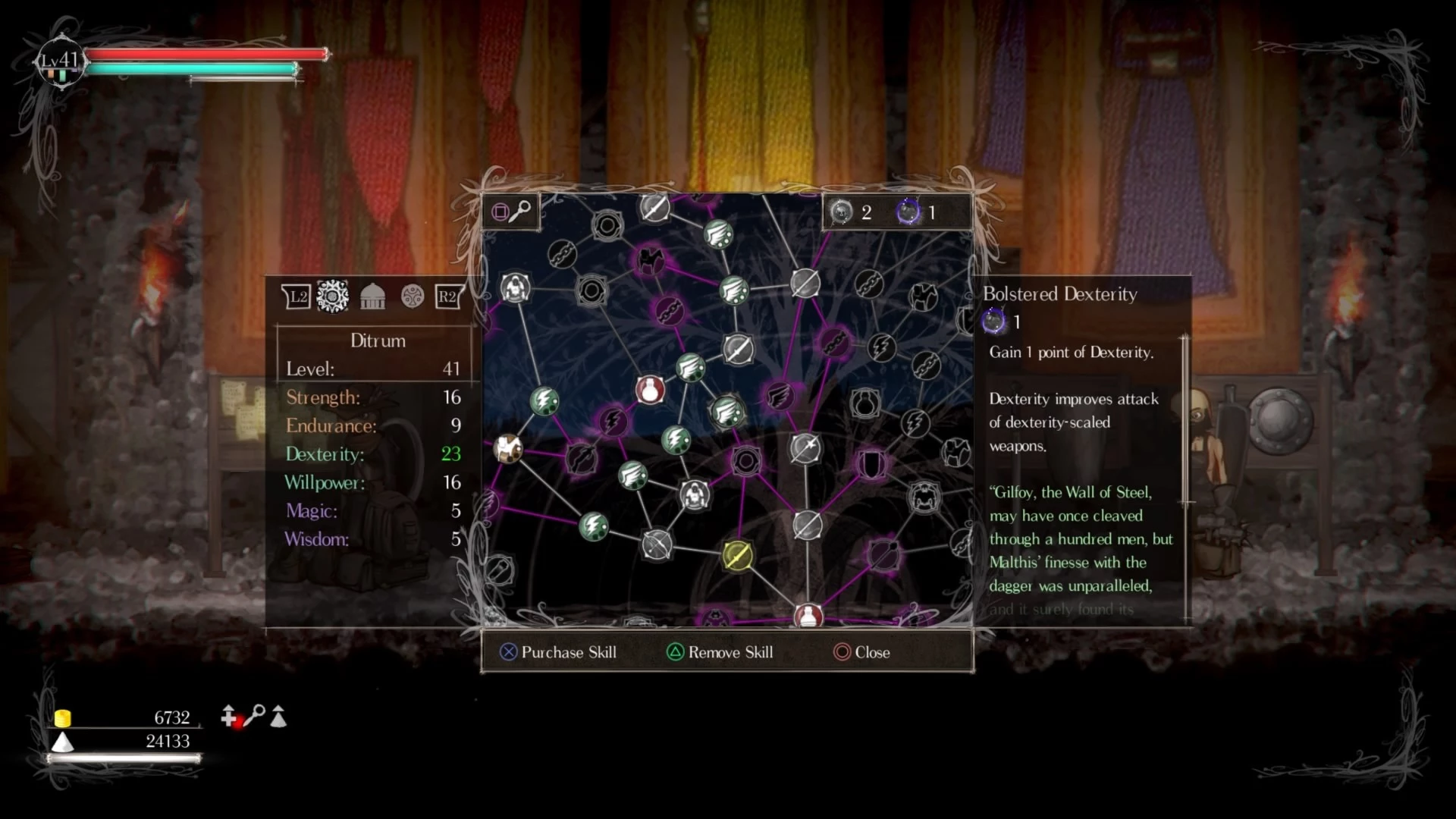Select the purple glowing mace node

(x=883, y=554)
